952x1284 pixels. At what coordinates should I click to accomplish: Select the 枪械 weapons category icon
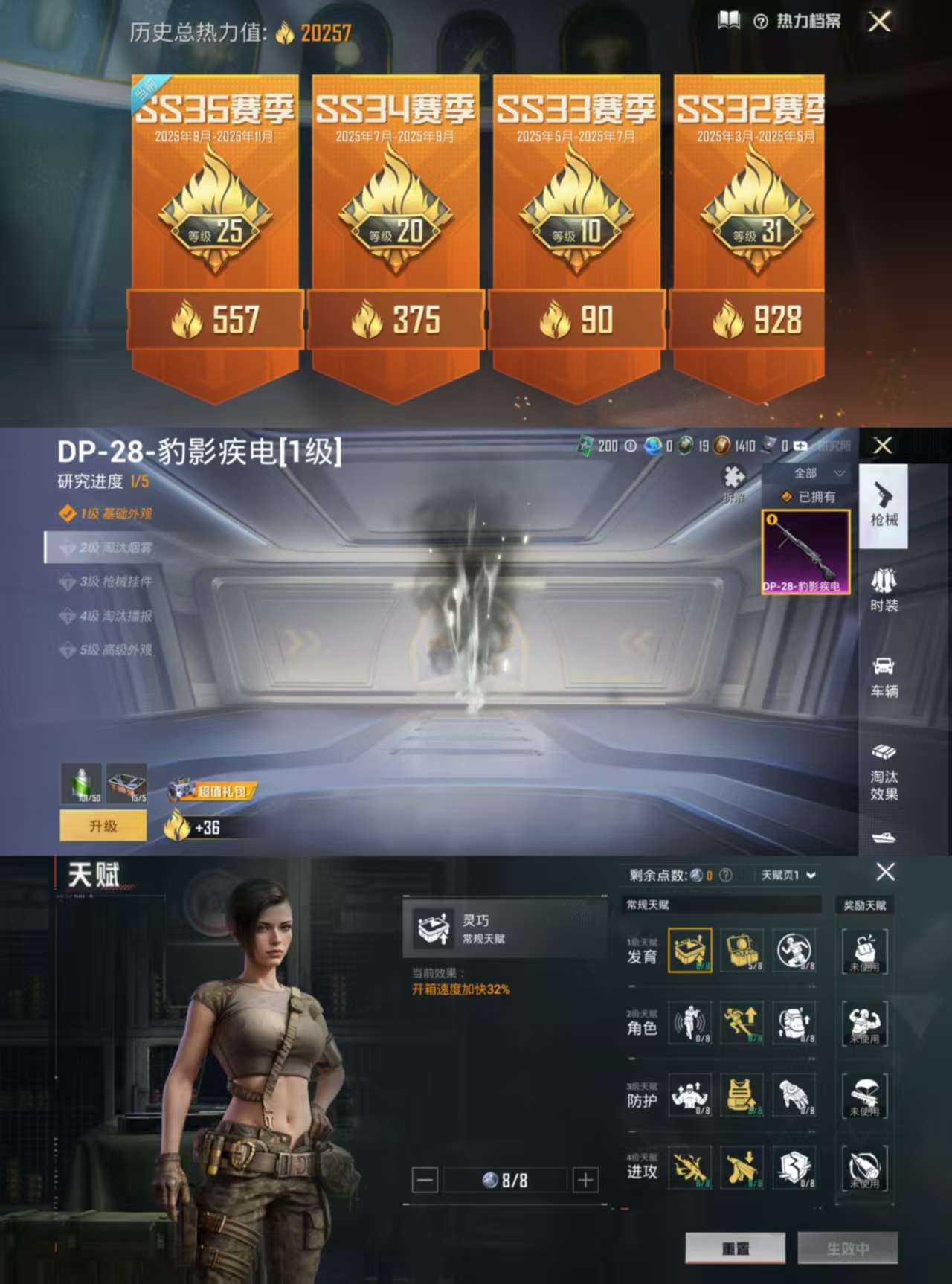(884, 506)
